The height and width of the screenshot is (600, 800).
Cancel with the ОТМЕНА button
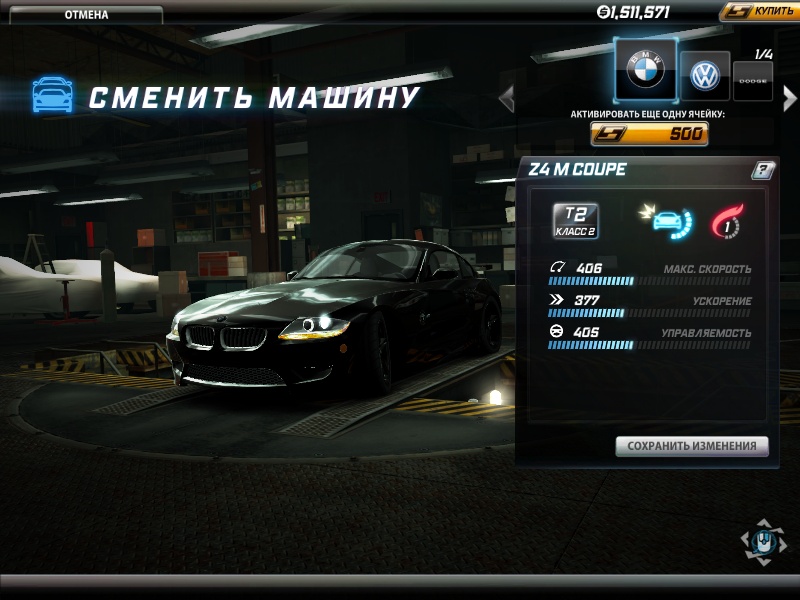(86, 15)
